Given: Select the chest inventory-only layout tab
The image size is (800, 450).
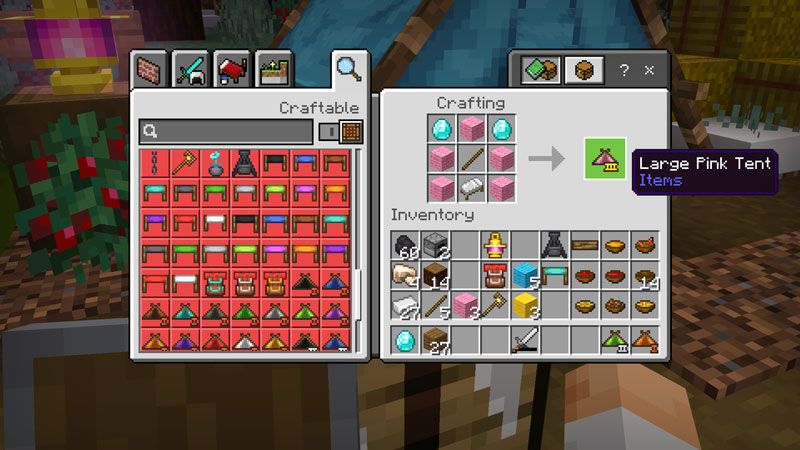Looking at the screenshot, I should pos(581,70).
